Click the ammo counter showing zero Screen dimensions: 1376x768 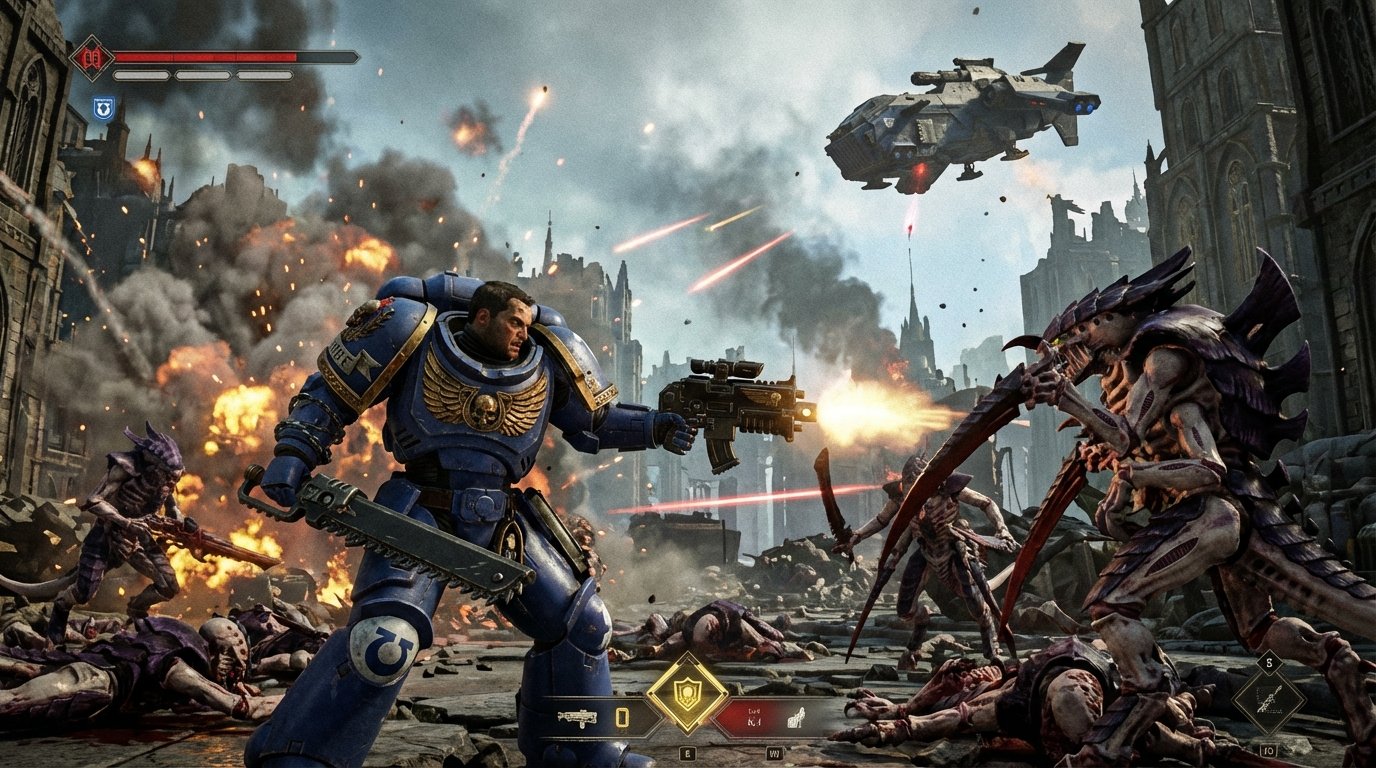click(622, 716)
